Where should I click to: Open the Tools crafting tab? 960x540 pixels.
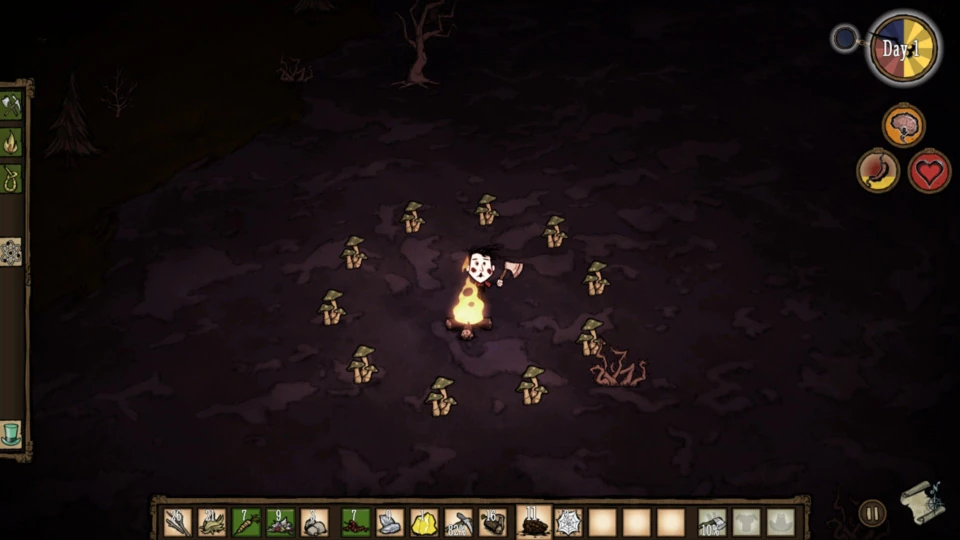pos(11,105)
